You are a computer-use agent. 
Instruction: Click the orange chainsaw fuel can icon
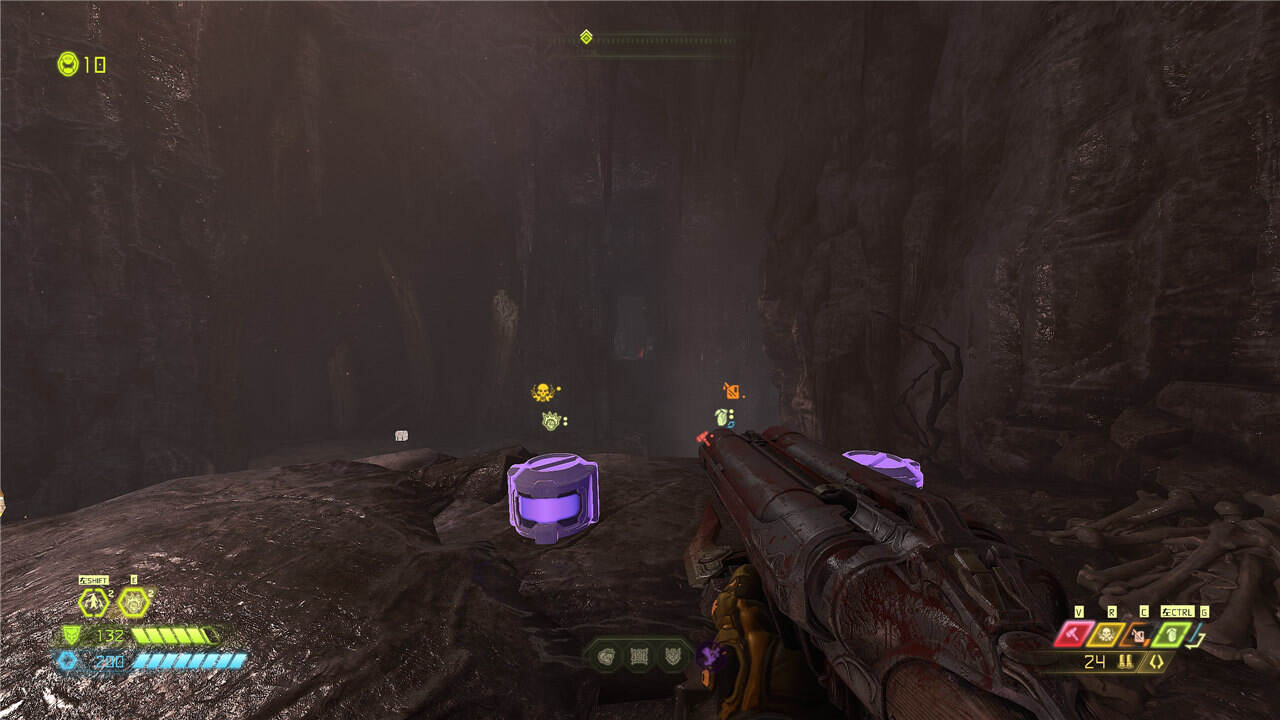1138,634
